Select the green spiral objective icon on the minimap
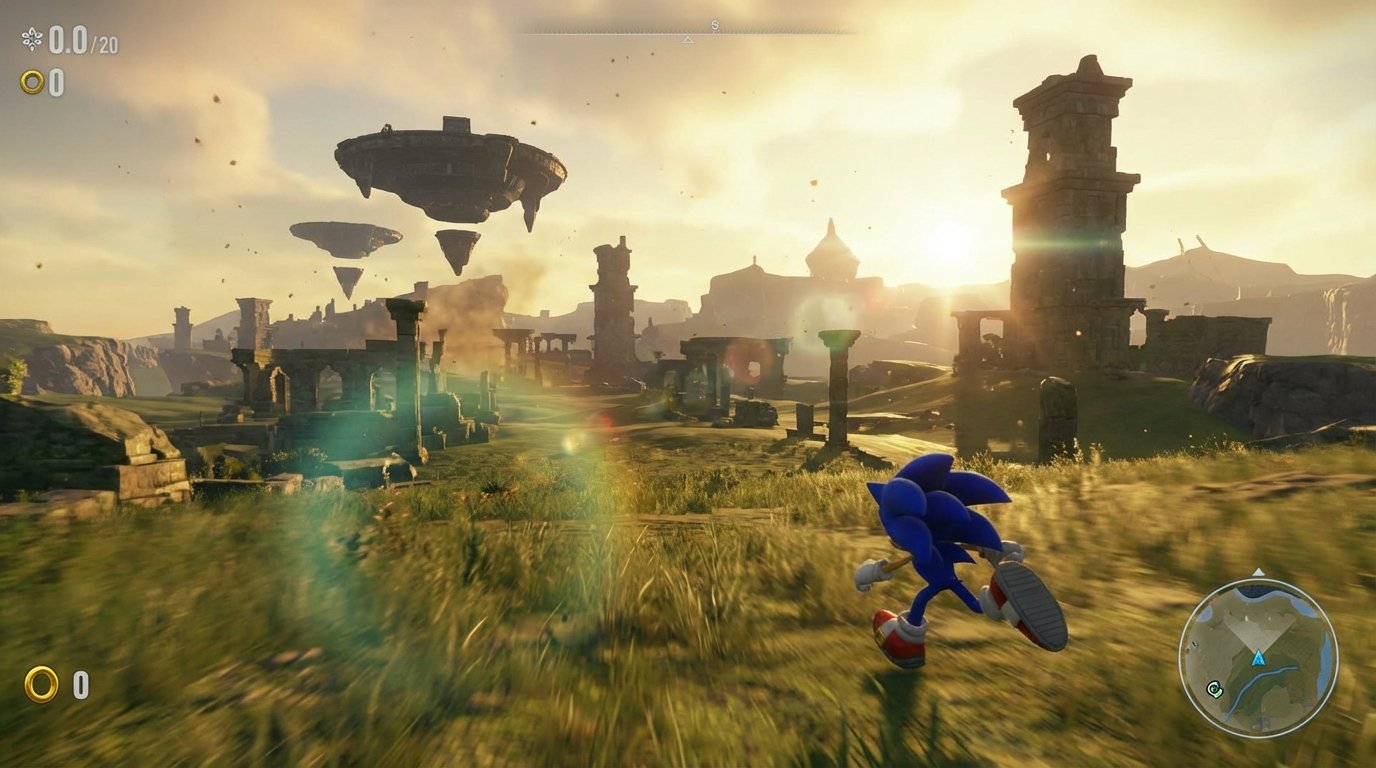The image size is (1376, 768). [1214, 688]
